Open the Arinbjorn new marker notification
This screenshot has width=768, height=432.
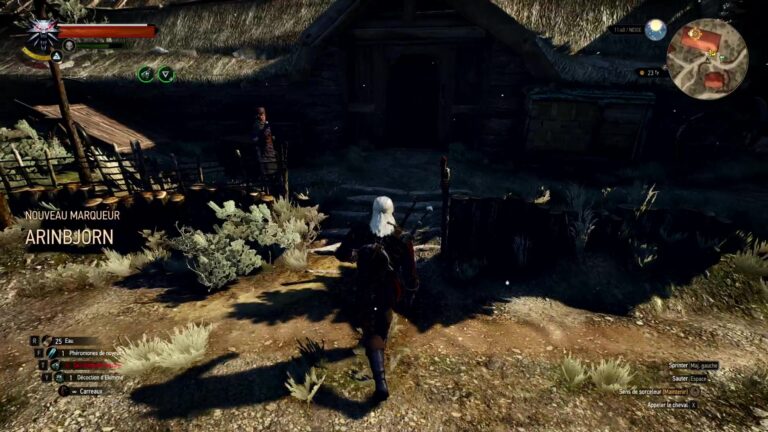[70, 237]
